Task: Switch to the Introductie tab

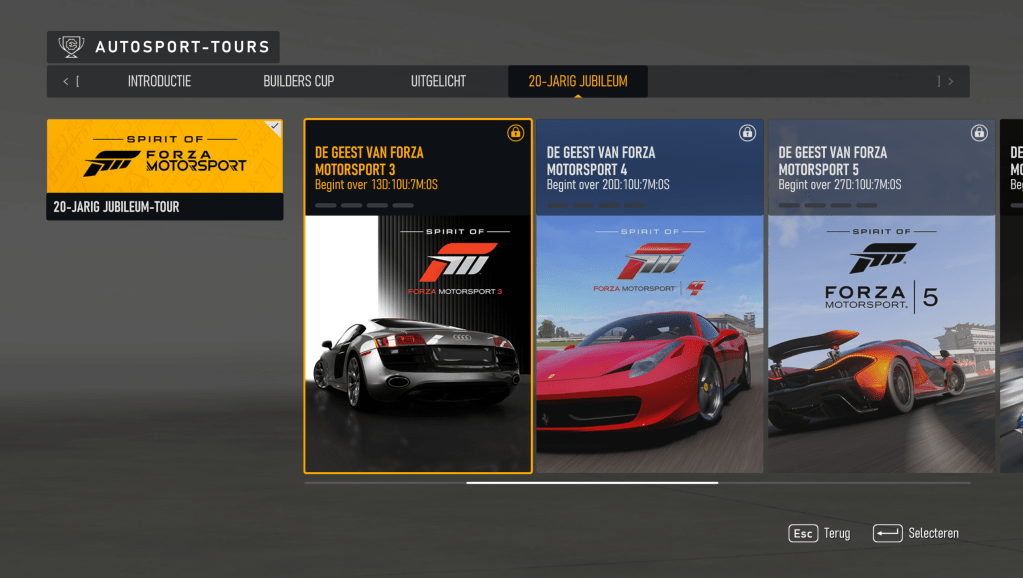Action: [159, 82]
